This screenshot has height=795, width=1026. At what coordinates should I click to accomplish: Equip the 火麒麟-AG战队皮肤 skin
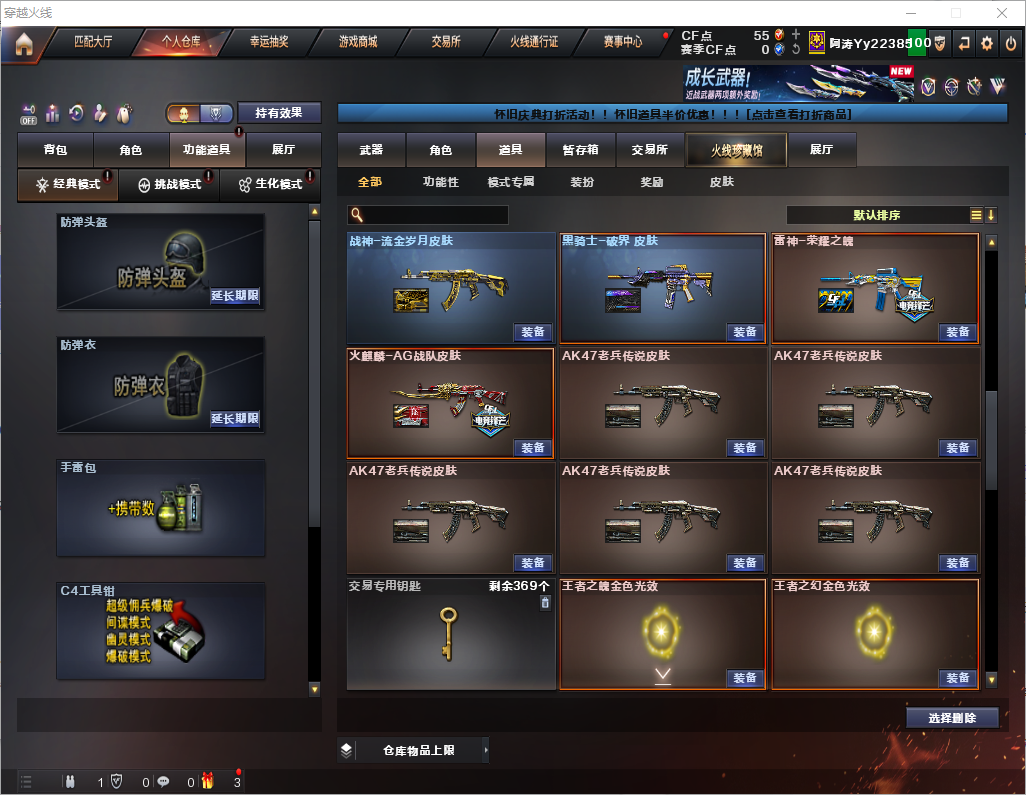[x=533, y=448]
